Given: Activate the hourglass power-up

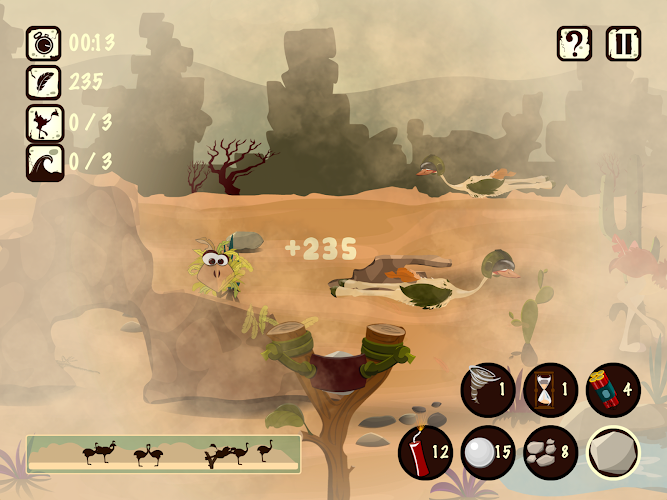Looking at the screenshot, I should pos(550,389).
